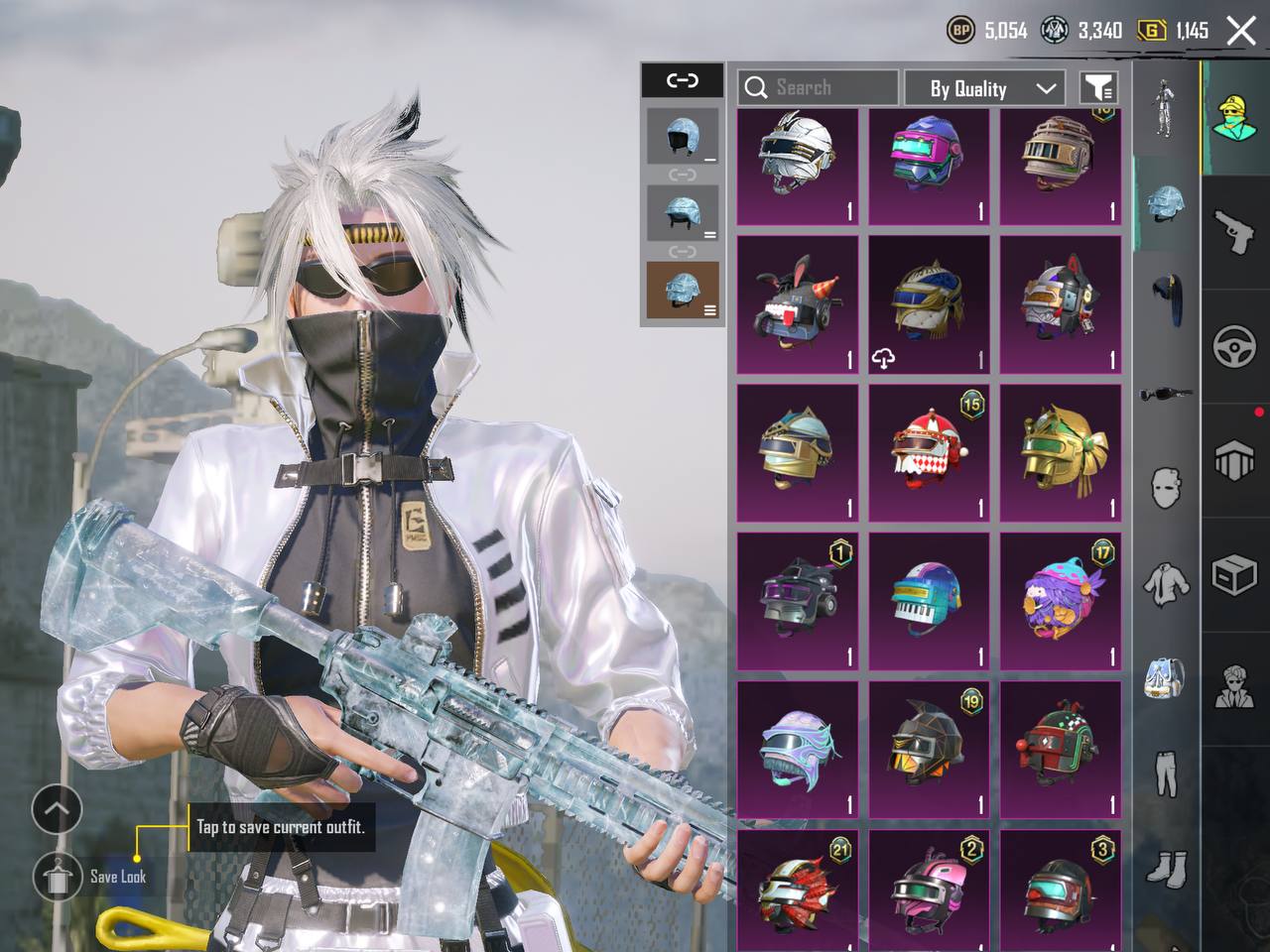This screenshot has width=1270, height=952.
Task: Select the boots category
Action: 1166,869
